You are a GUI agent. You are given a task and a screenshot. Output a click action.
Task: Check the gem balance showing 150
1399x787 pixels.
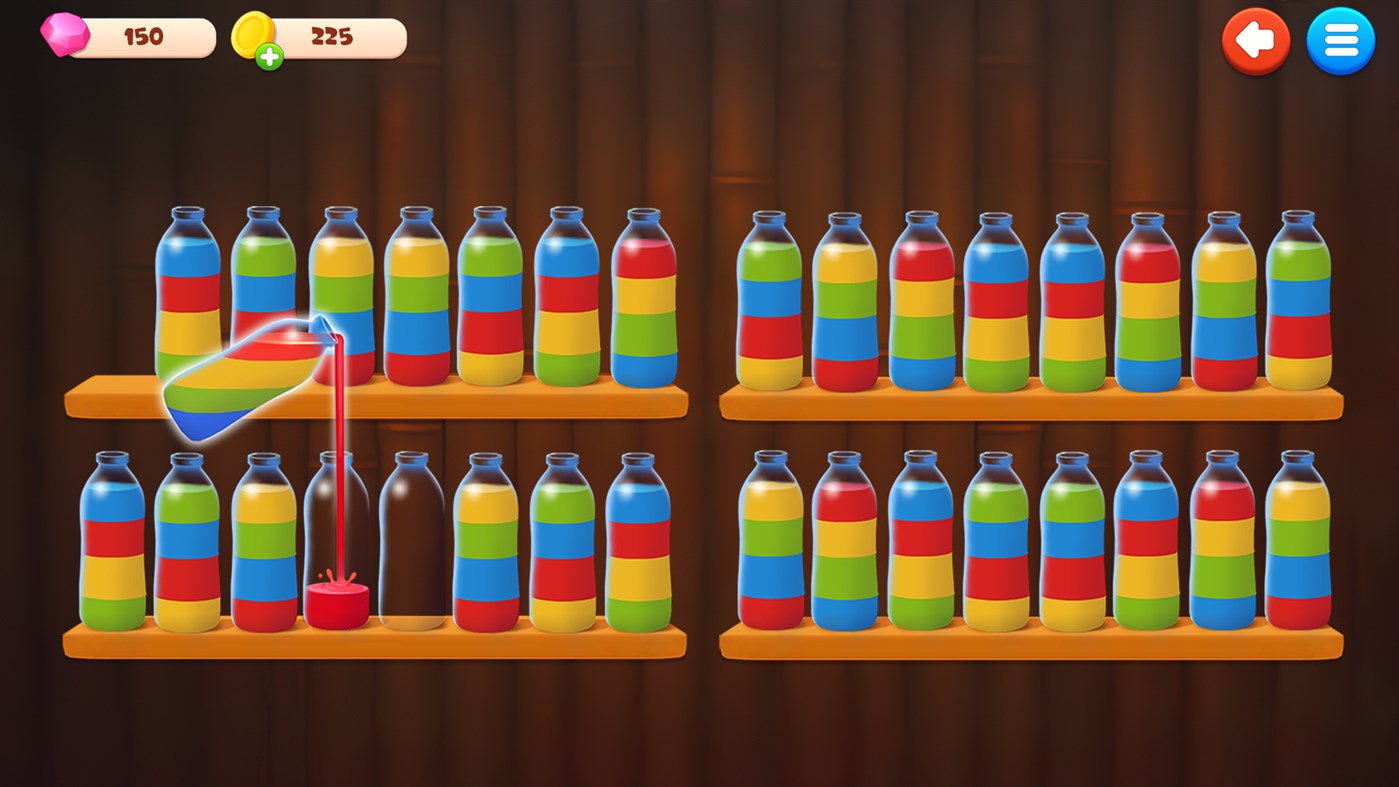pyautogui.click(x=142, y=37)
